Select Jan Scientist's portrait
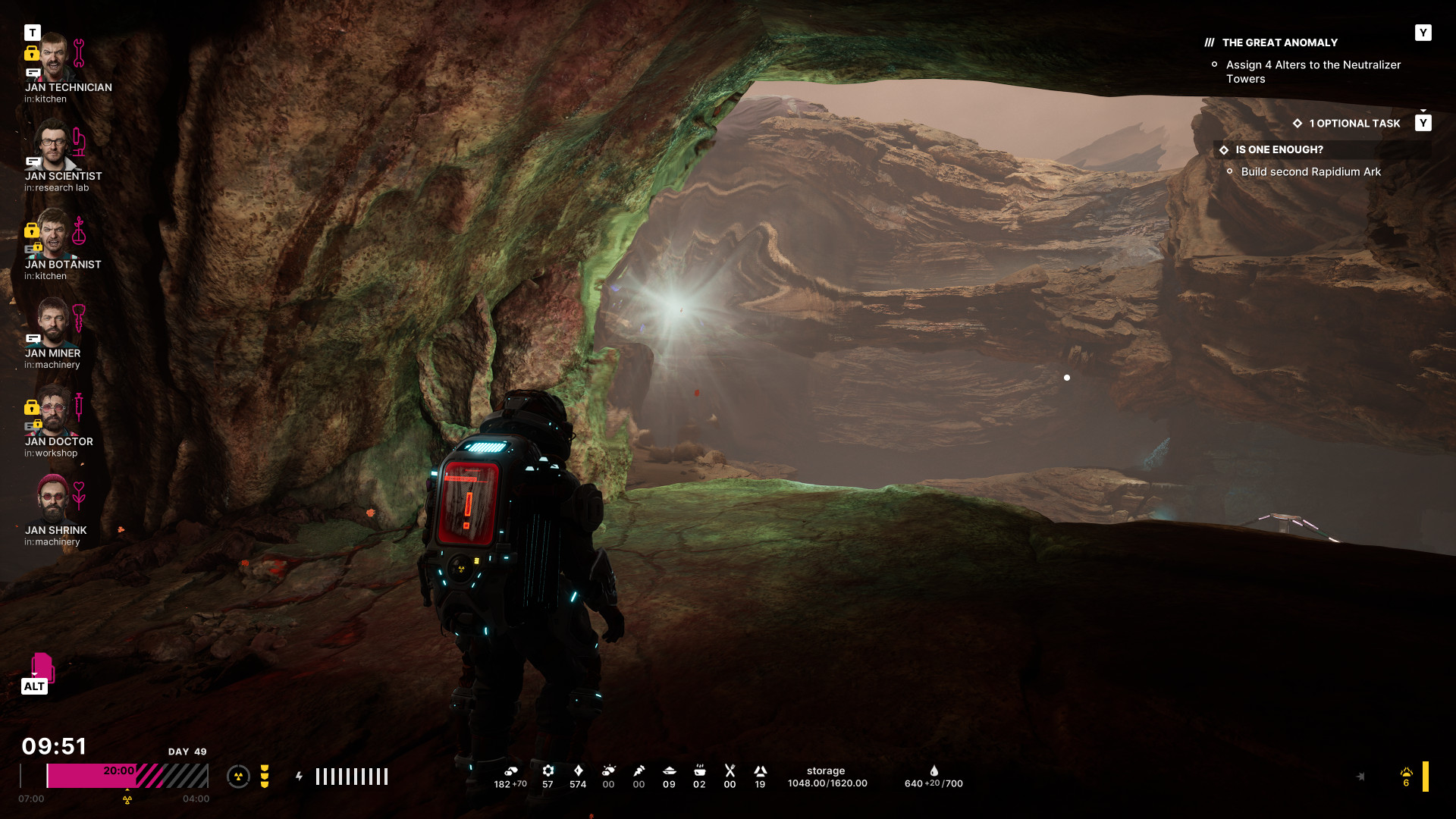The height and width of the screenshot is (819, 1456). (x=53, y=146)
